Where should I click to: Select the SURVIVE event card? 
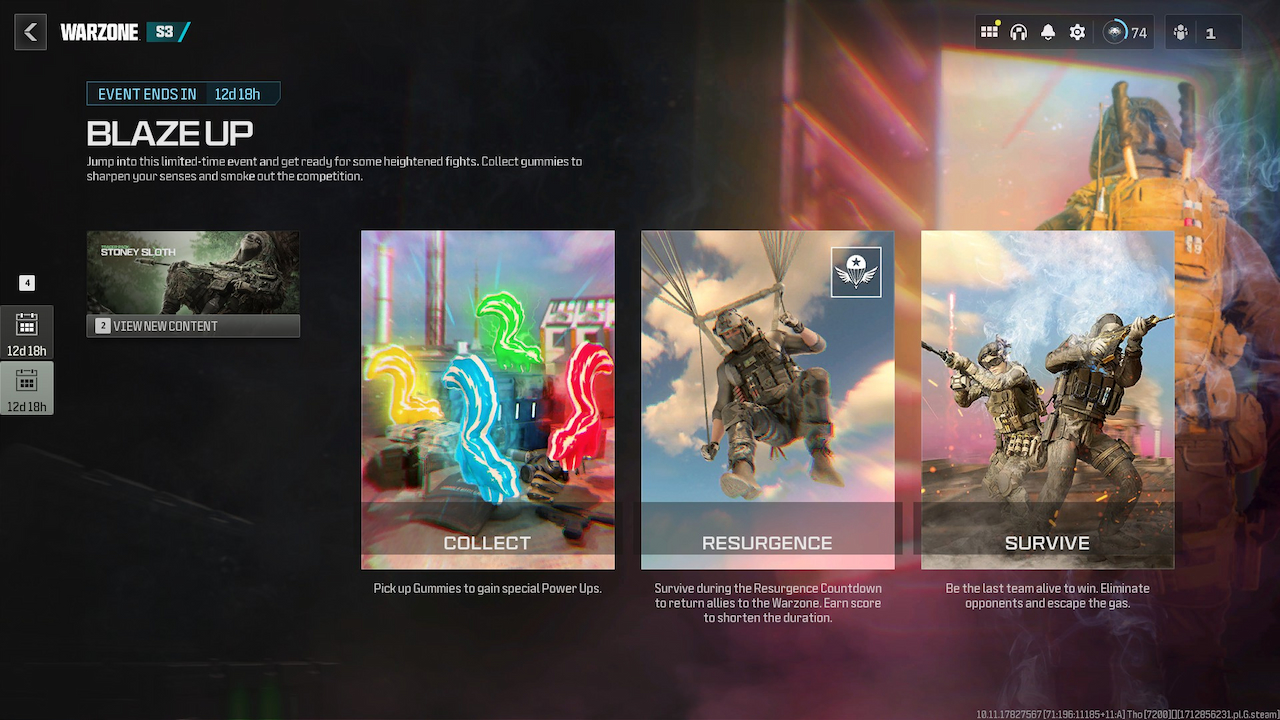[1047, 399]
